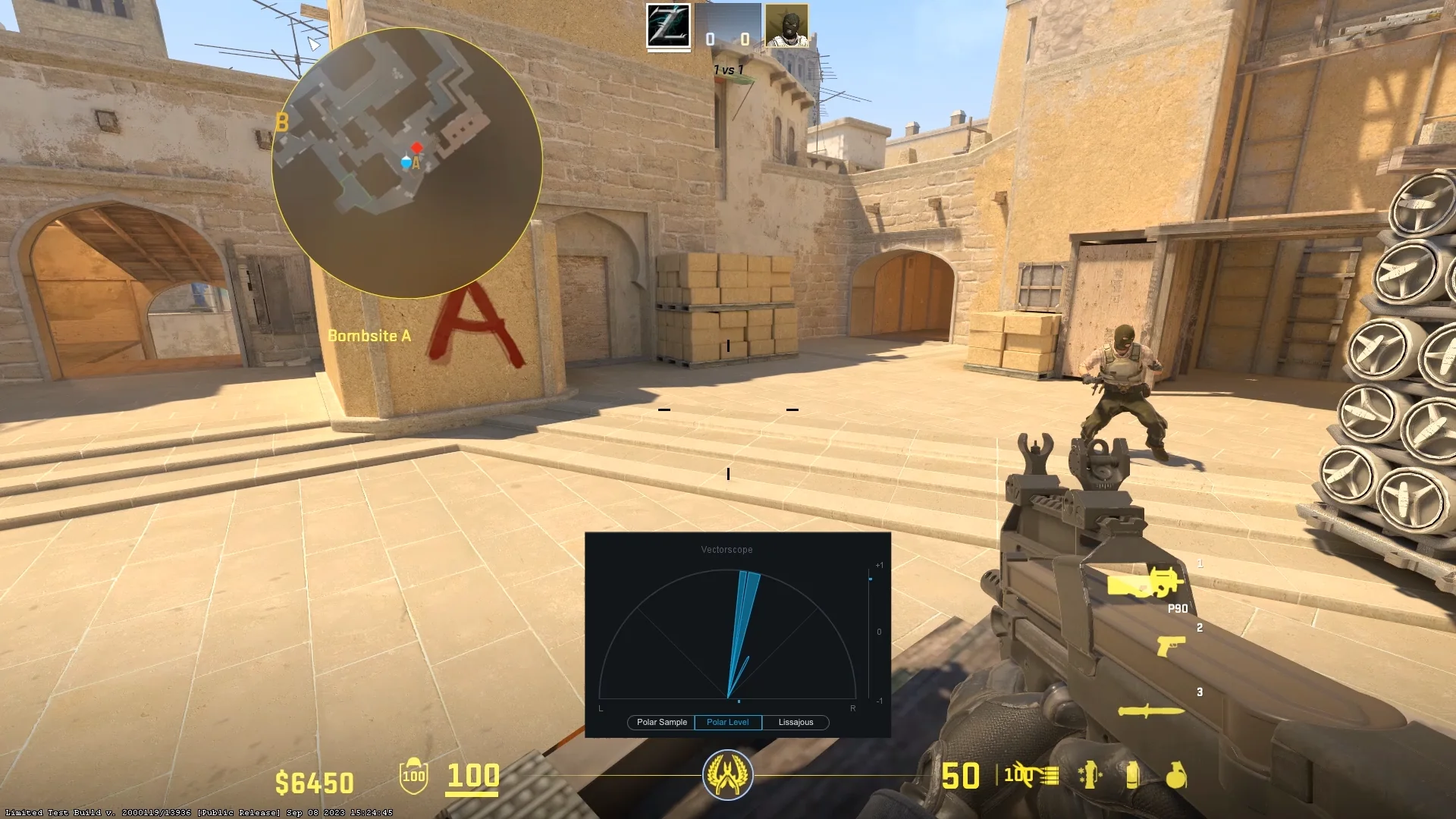The image size is (1456, 819).
Task: Click the armor shield icon near health
Action: point(413,777)
